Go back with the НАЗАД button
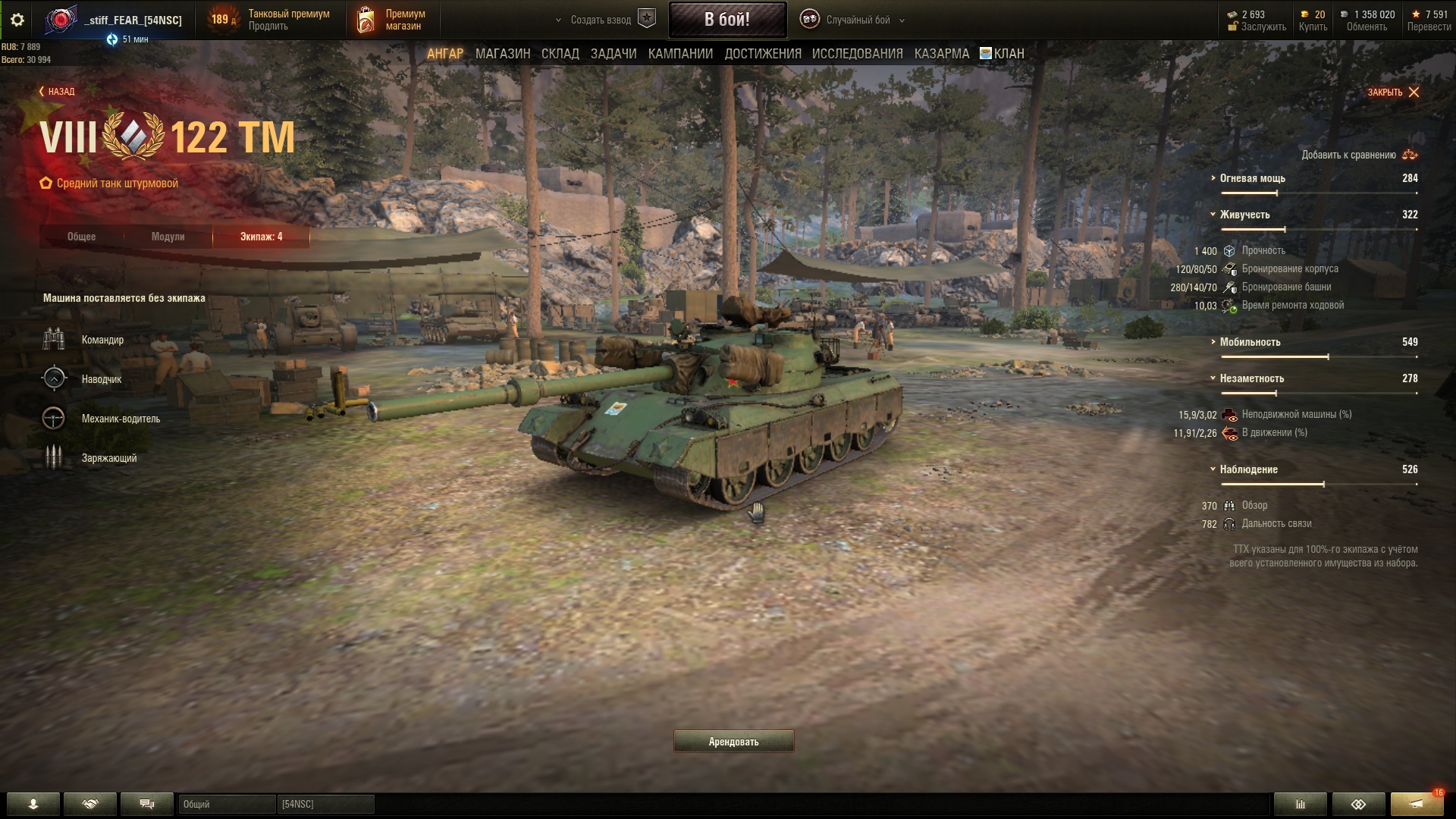 click(57, 92)
